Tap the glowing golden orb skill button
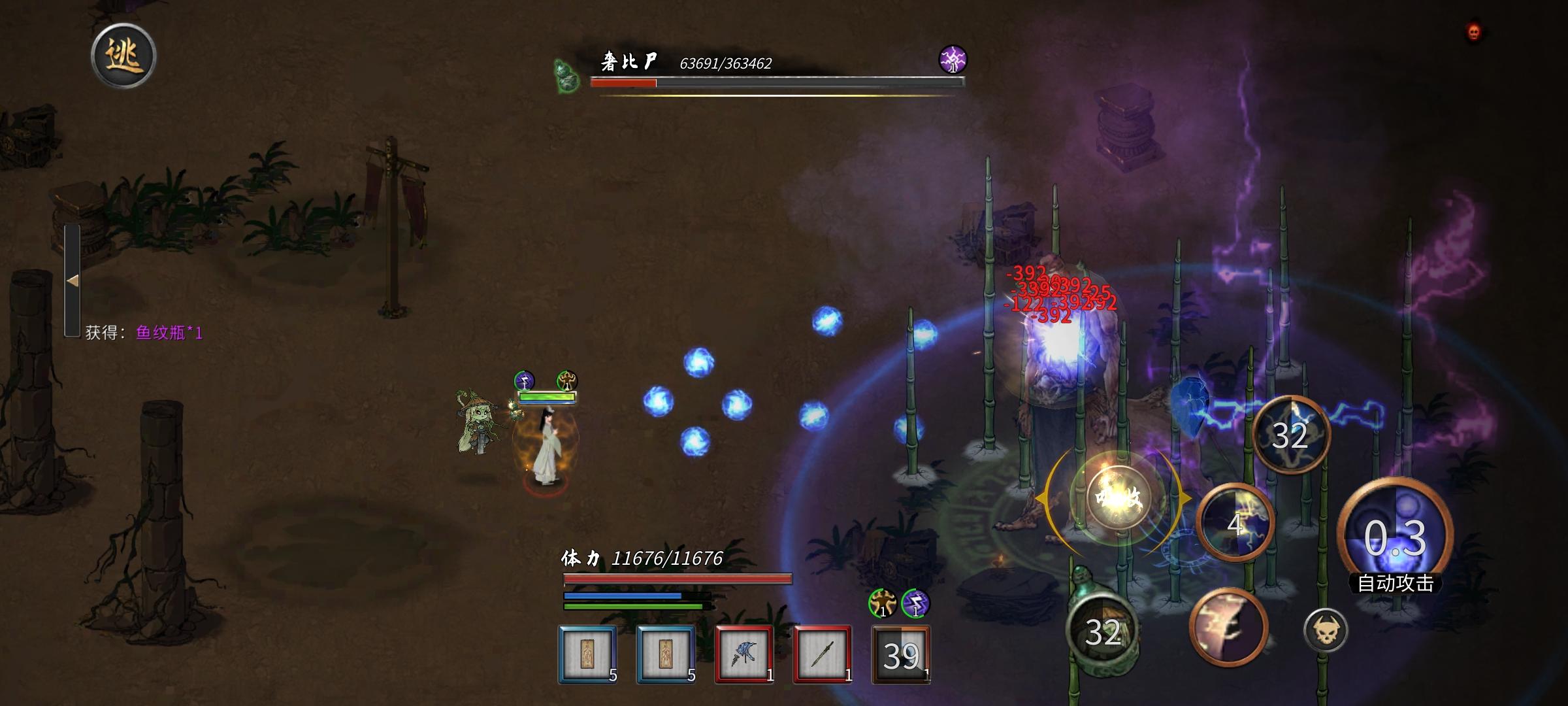Image resolution: width=1568 pixels, height=706 pixels. click(x=1119, y=498)
